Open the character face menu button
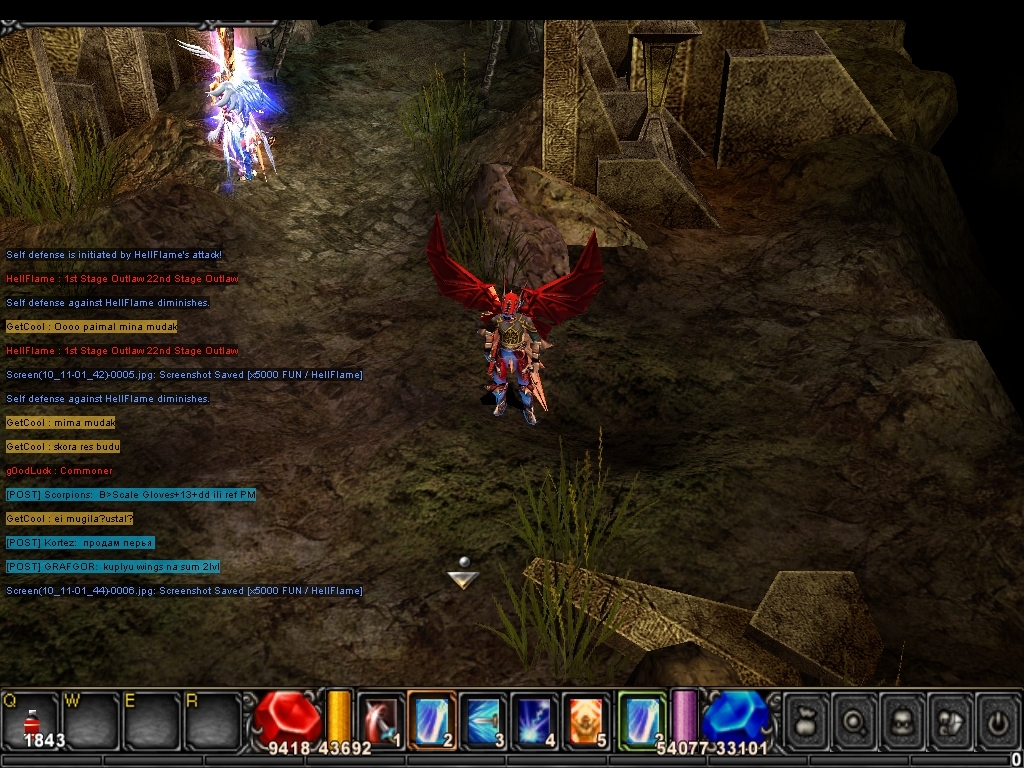The width and height of the screenshot is (1024, 768). point(904,720)
